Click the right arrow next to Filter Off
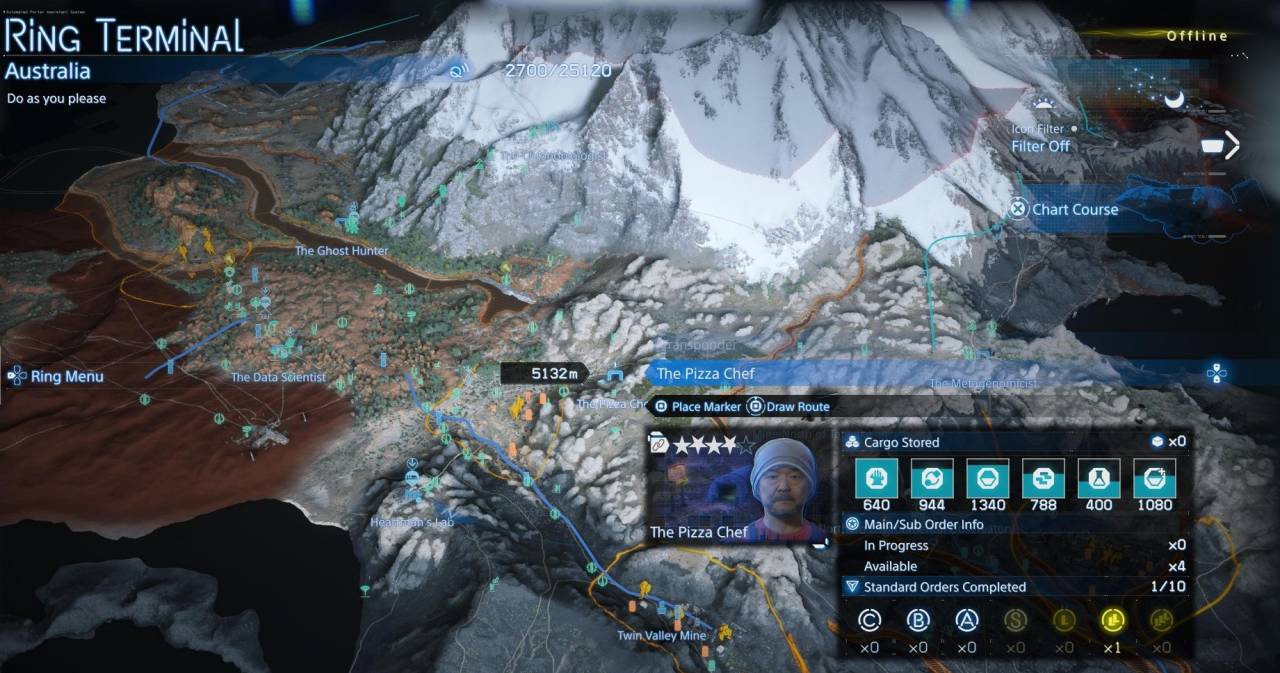 point(1231,146)
